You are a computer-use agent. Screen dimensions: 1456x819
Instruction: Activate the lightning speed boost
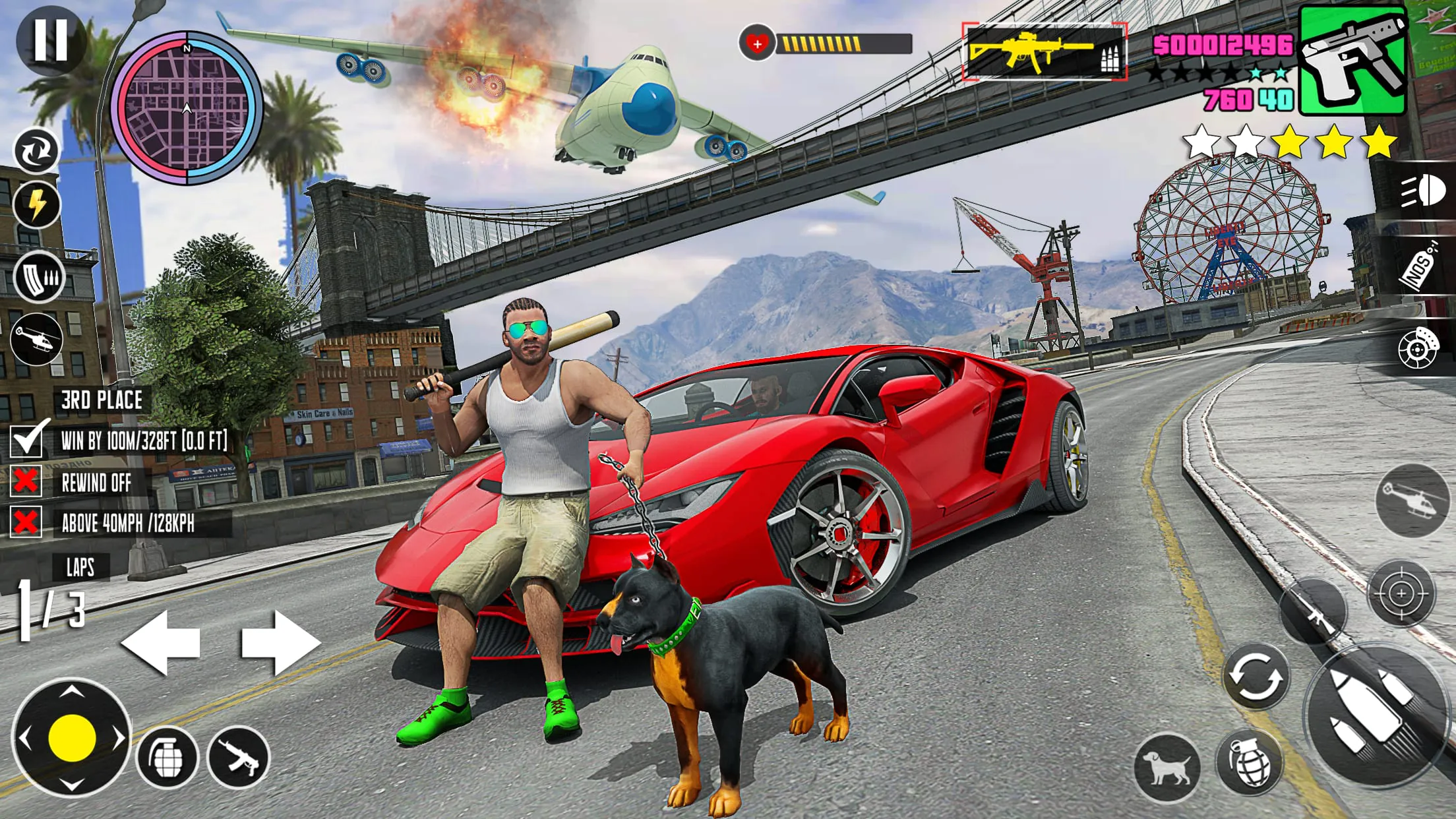coord(38,204)
